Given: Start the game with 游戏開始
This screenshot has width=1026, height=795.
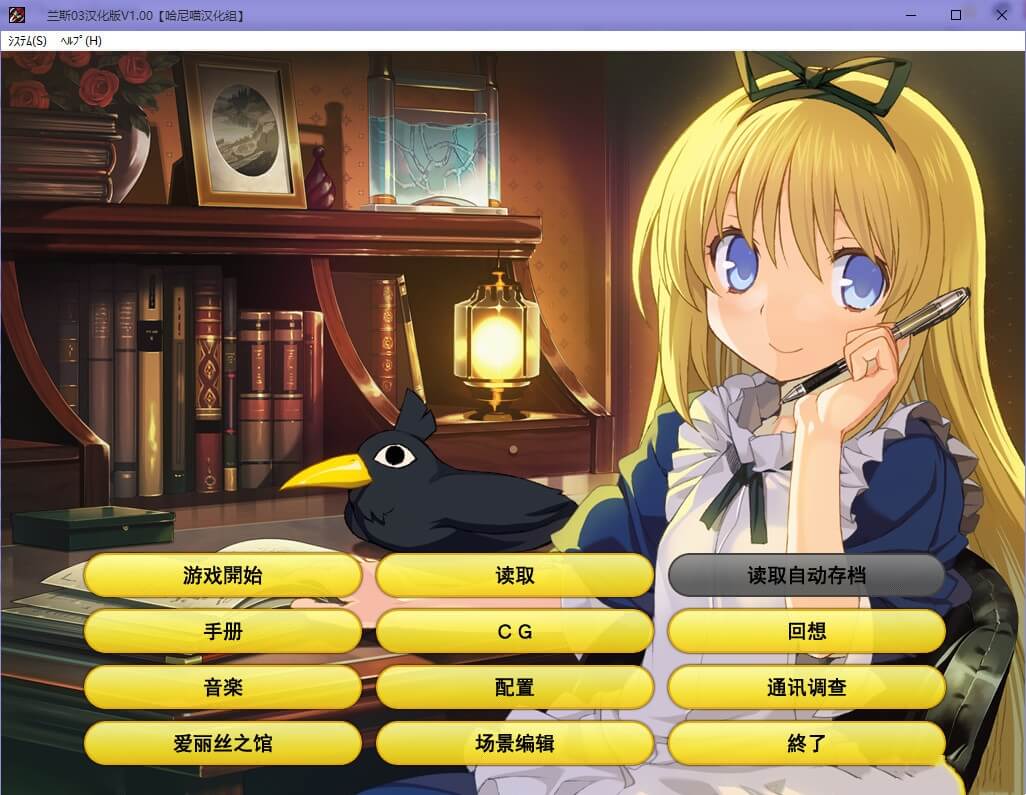Looking at the screenshot, I should point(222,576).
